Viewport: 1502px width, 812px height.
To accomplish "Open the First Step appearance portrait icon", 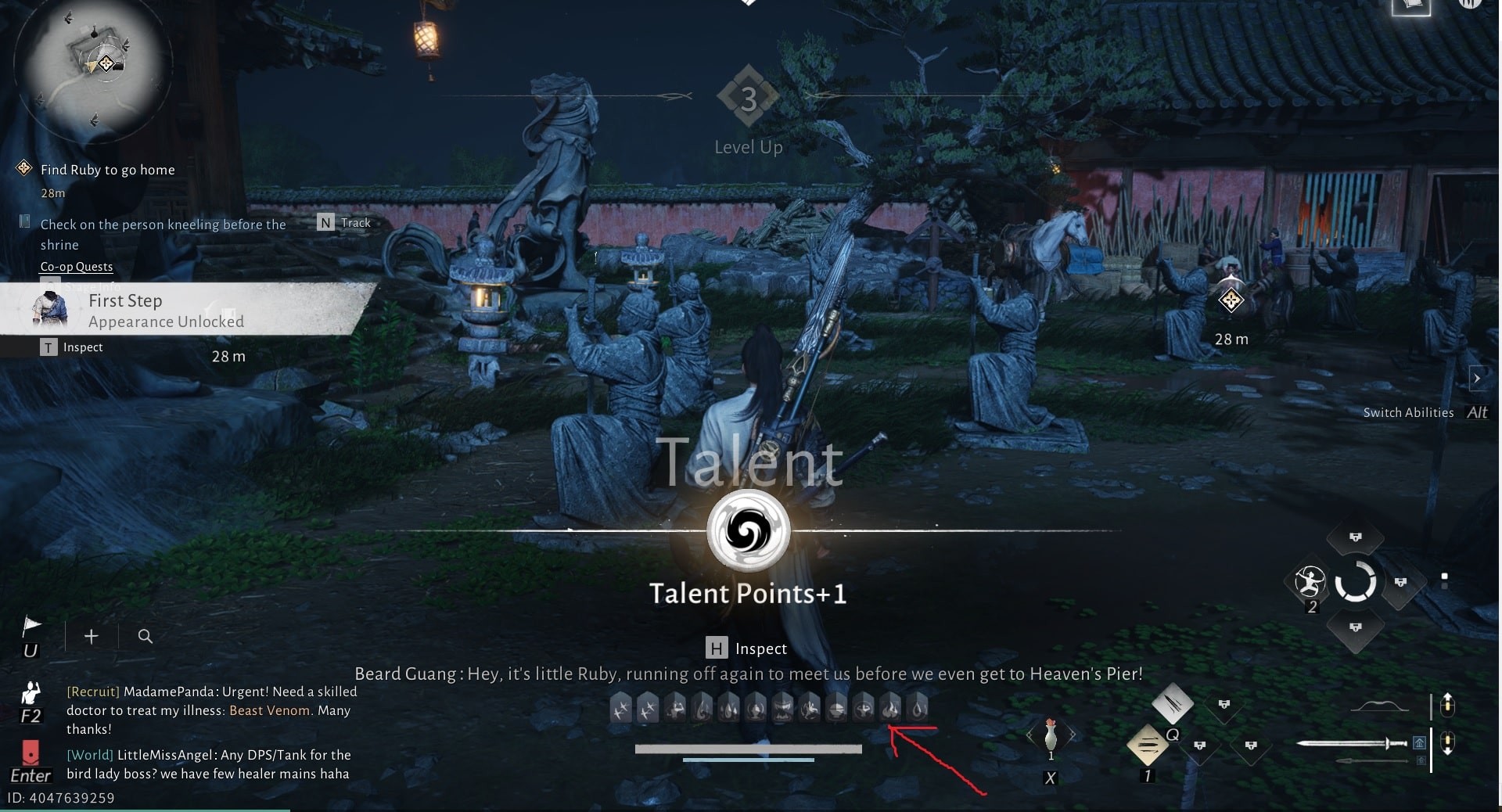I will pyautogui.click(x=49, y=310).
